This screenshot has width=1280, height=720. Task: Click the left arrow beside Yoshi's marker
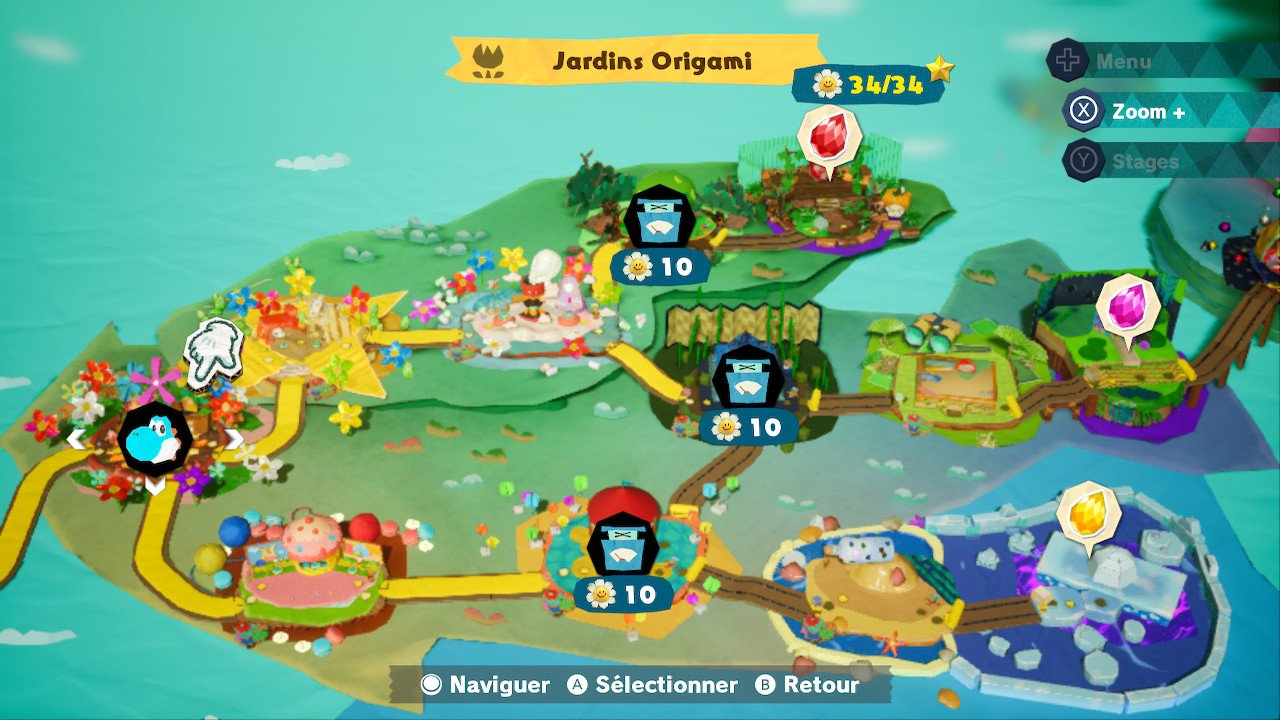tap(76, 438)
